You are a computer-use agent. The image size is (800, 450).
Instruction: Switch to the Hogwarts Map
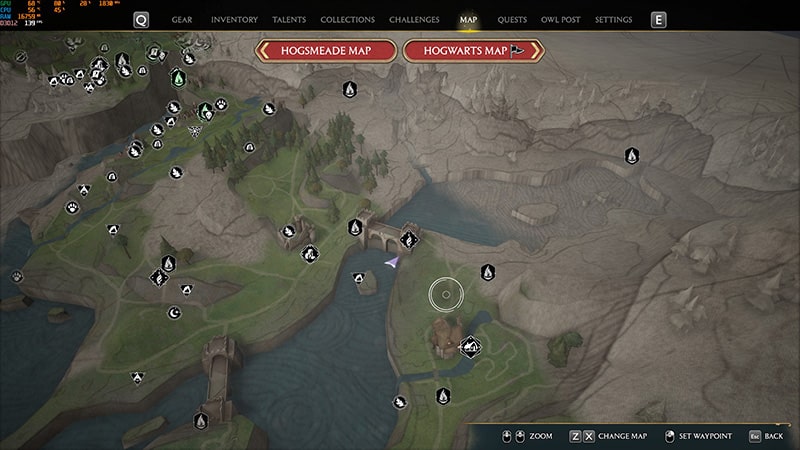[473, 51]
